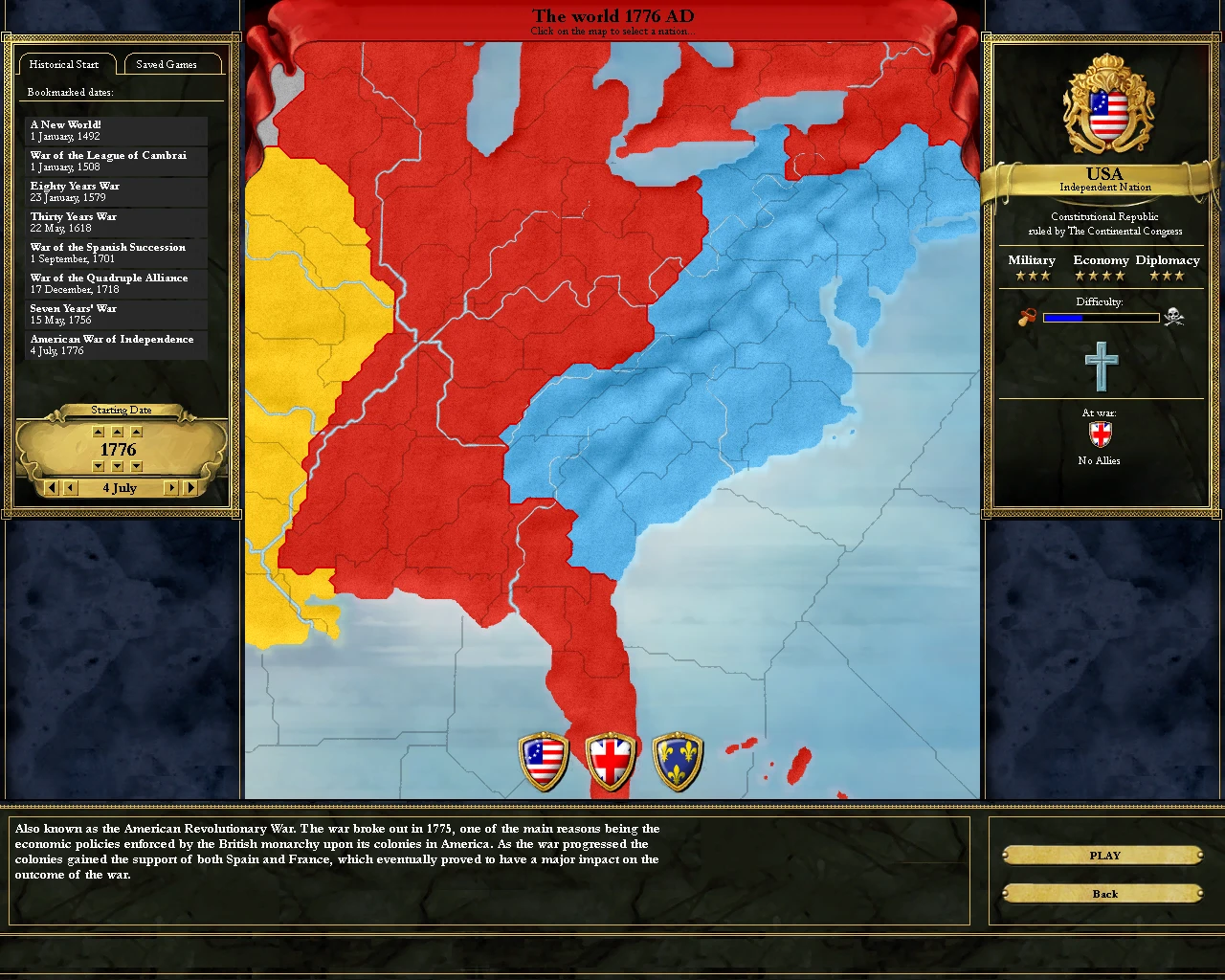Select the French fleur-de-lis shield
The image size is (1225, 980).
pos(678,758)
